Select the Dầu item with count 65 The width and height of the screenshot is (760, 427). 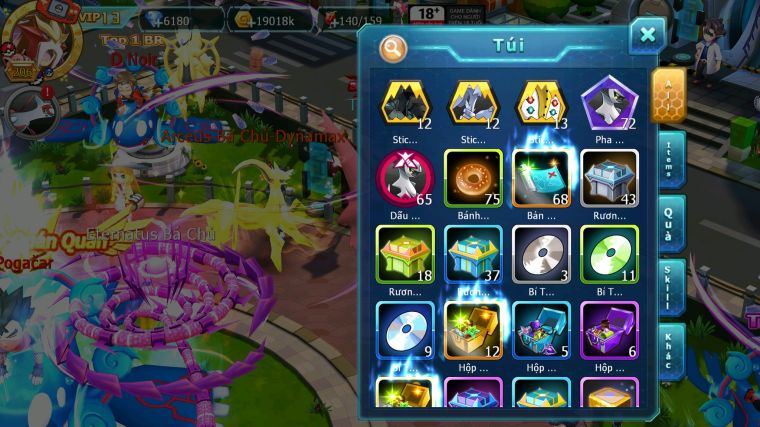[405, 179]
